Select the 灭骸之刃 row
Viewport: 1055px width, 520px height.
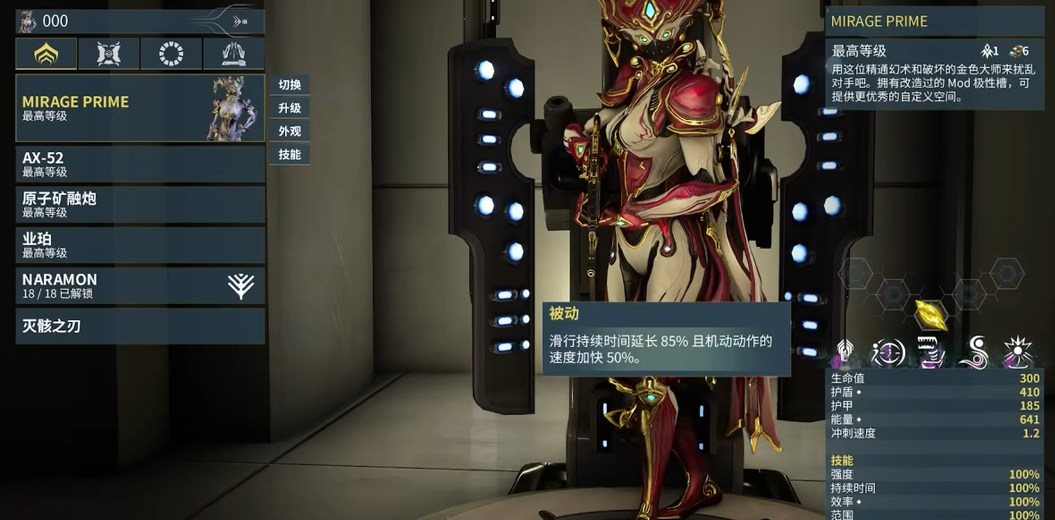coord(140,326)
